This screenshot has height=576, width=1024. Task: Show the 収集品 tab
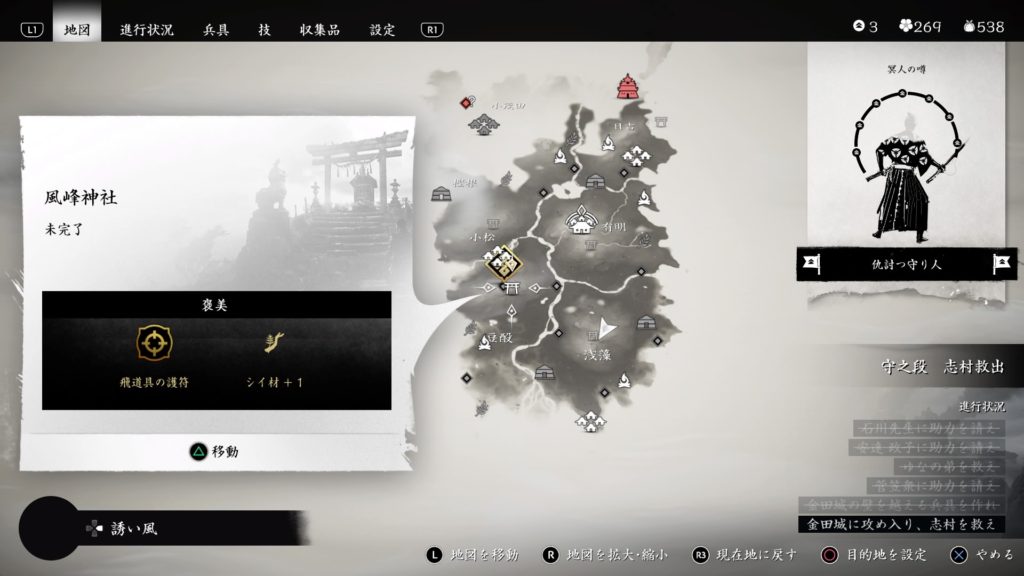point(319,29)
